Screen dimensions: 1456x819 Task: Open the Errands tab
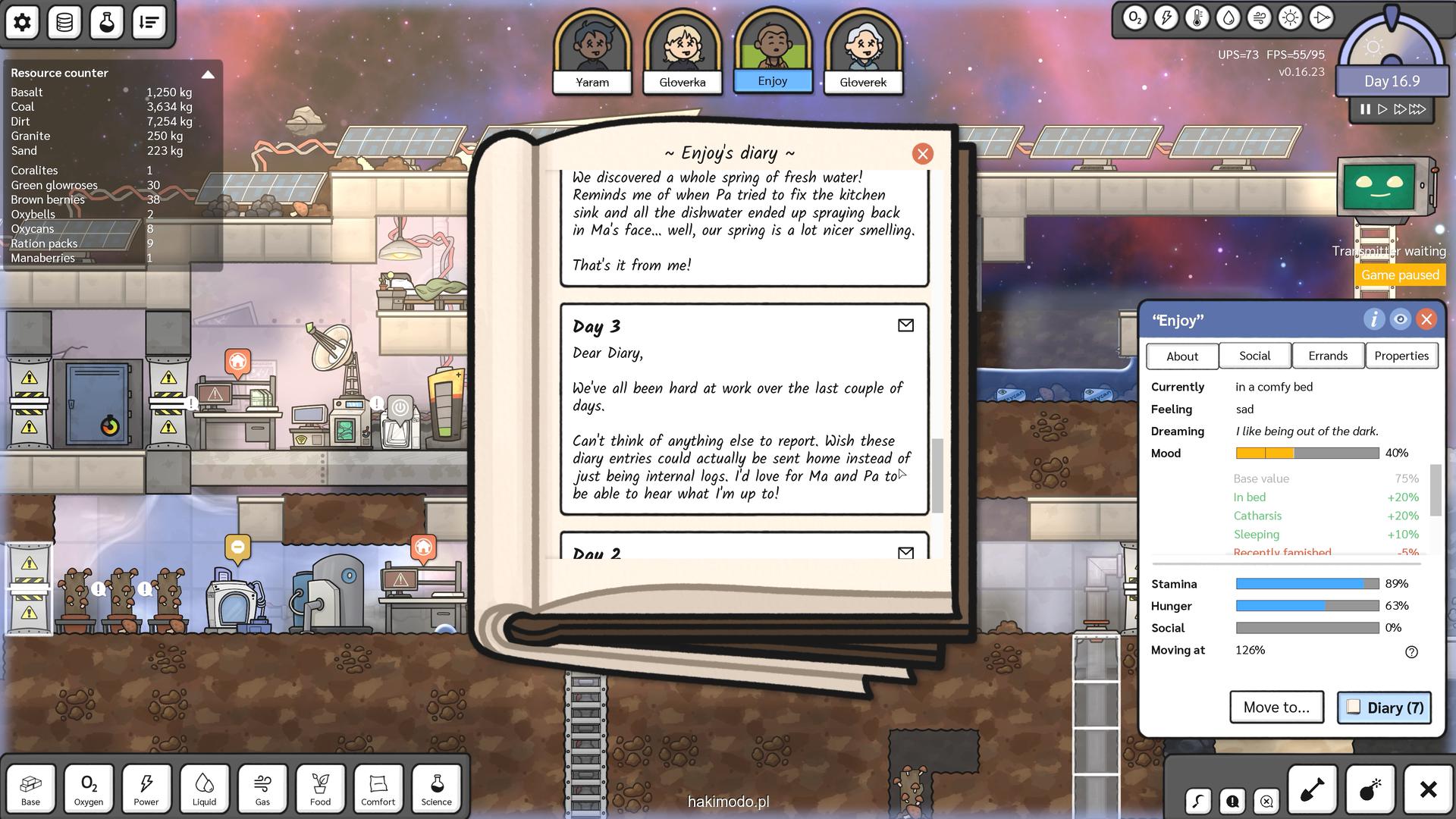coord(1327,356)
